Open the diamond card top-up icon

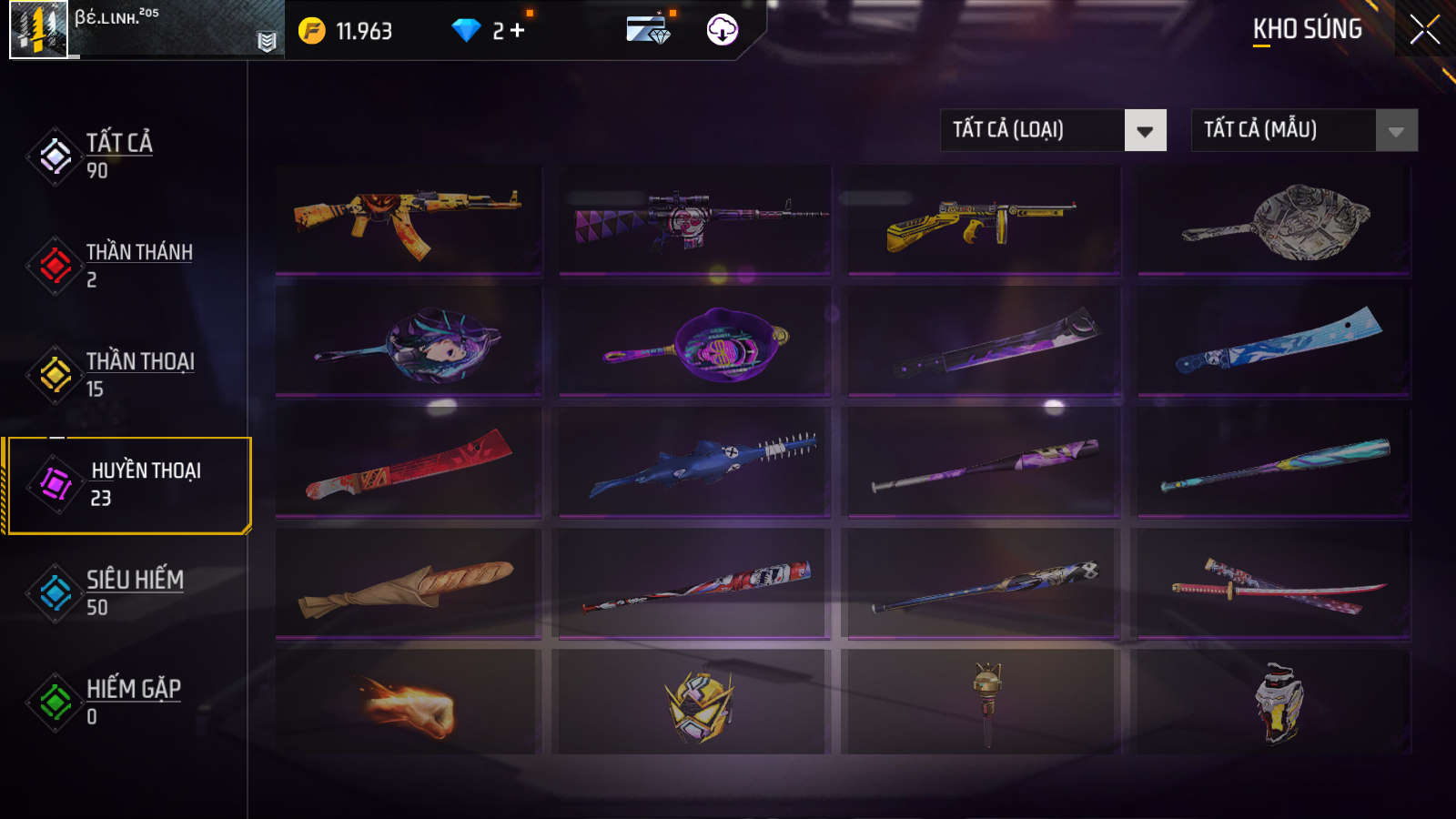(648, 30)
